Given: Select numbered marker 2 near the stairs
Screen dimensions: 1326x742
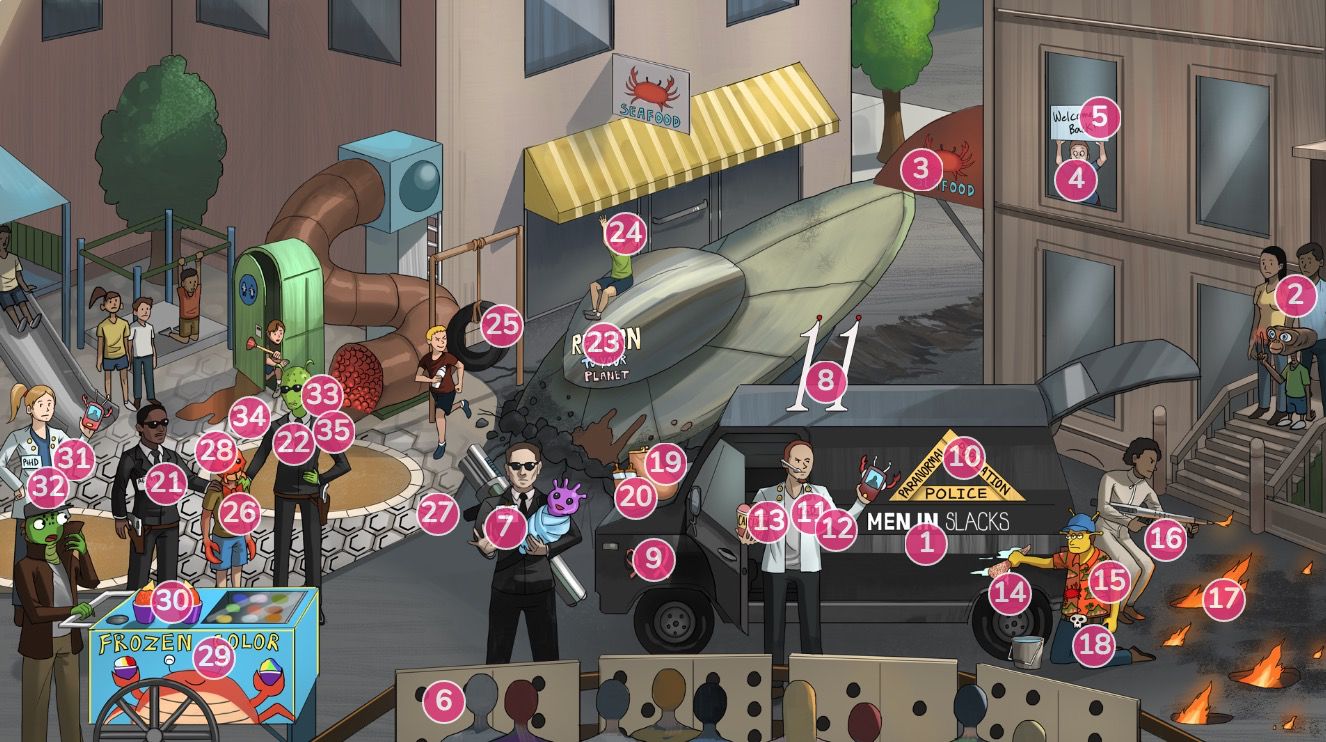Looking at the screenshot, I should [x=1296, y=295].
